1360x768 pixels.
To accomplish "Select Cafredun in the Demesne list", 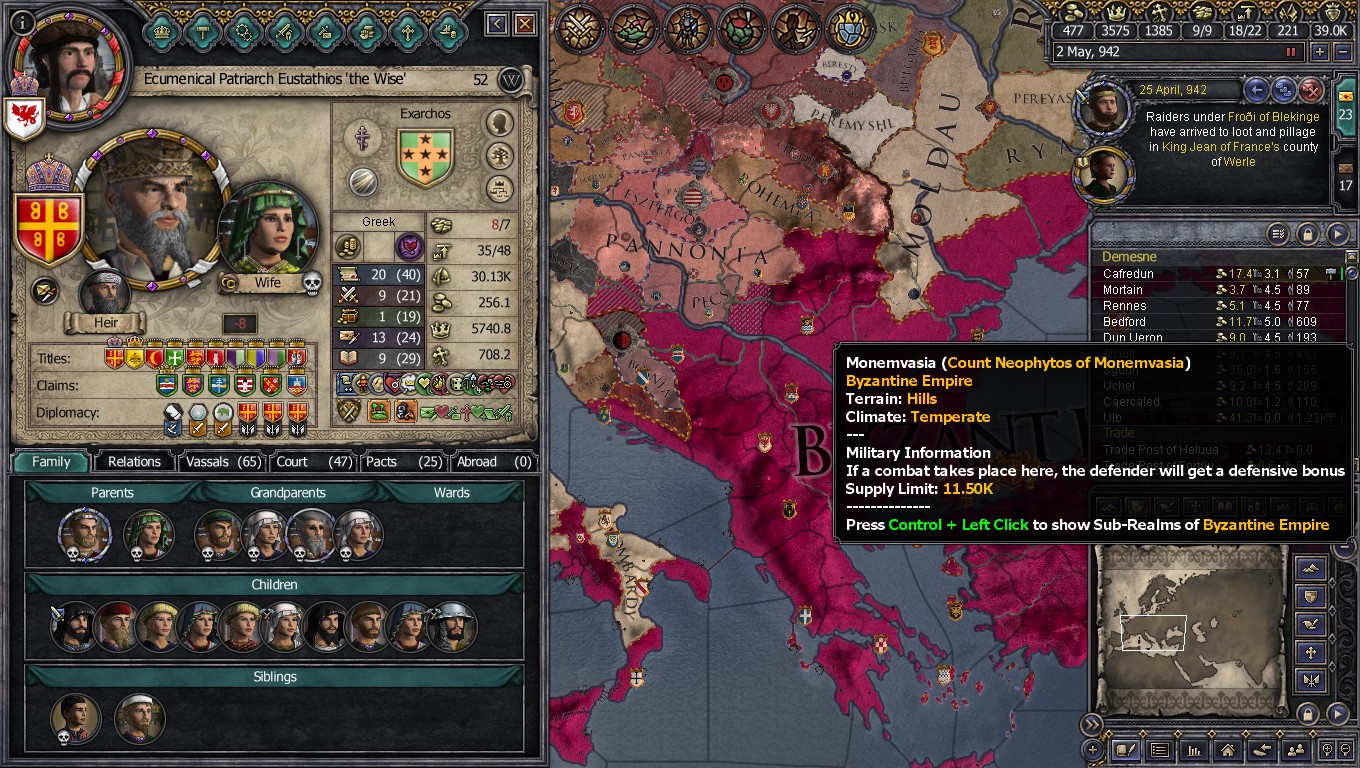I will [1128, 274].
